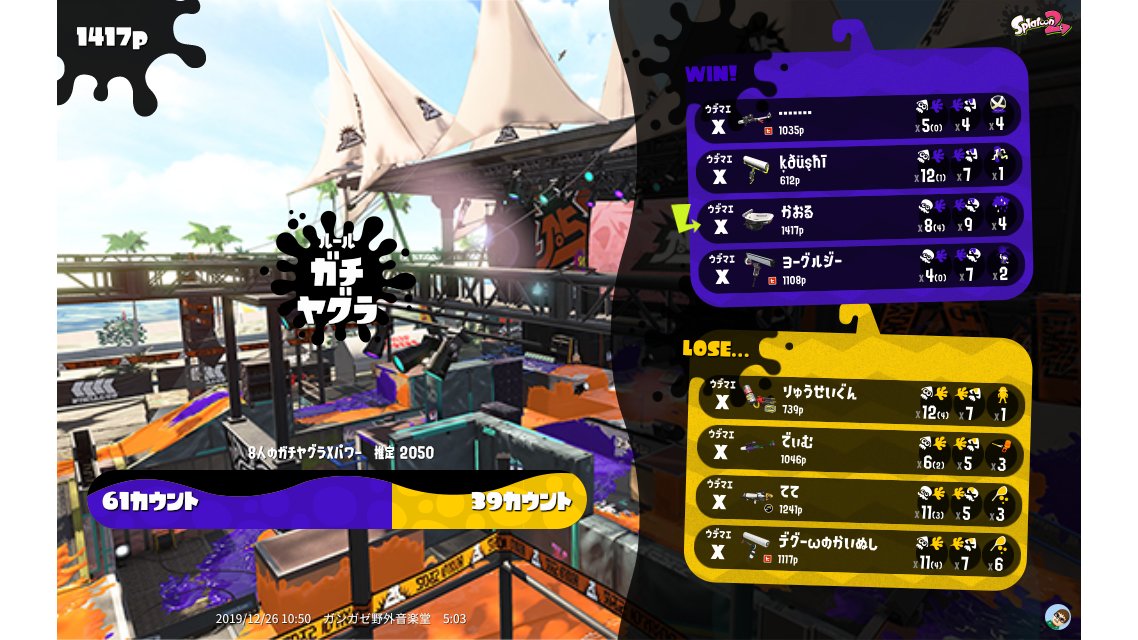The width and height of the screenshot is (1138, 640).
Task: Open かおる's player result row
Action: (860, 217)
